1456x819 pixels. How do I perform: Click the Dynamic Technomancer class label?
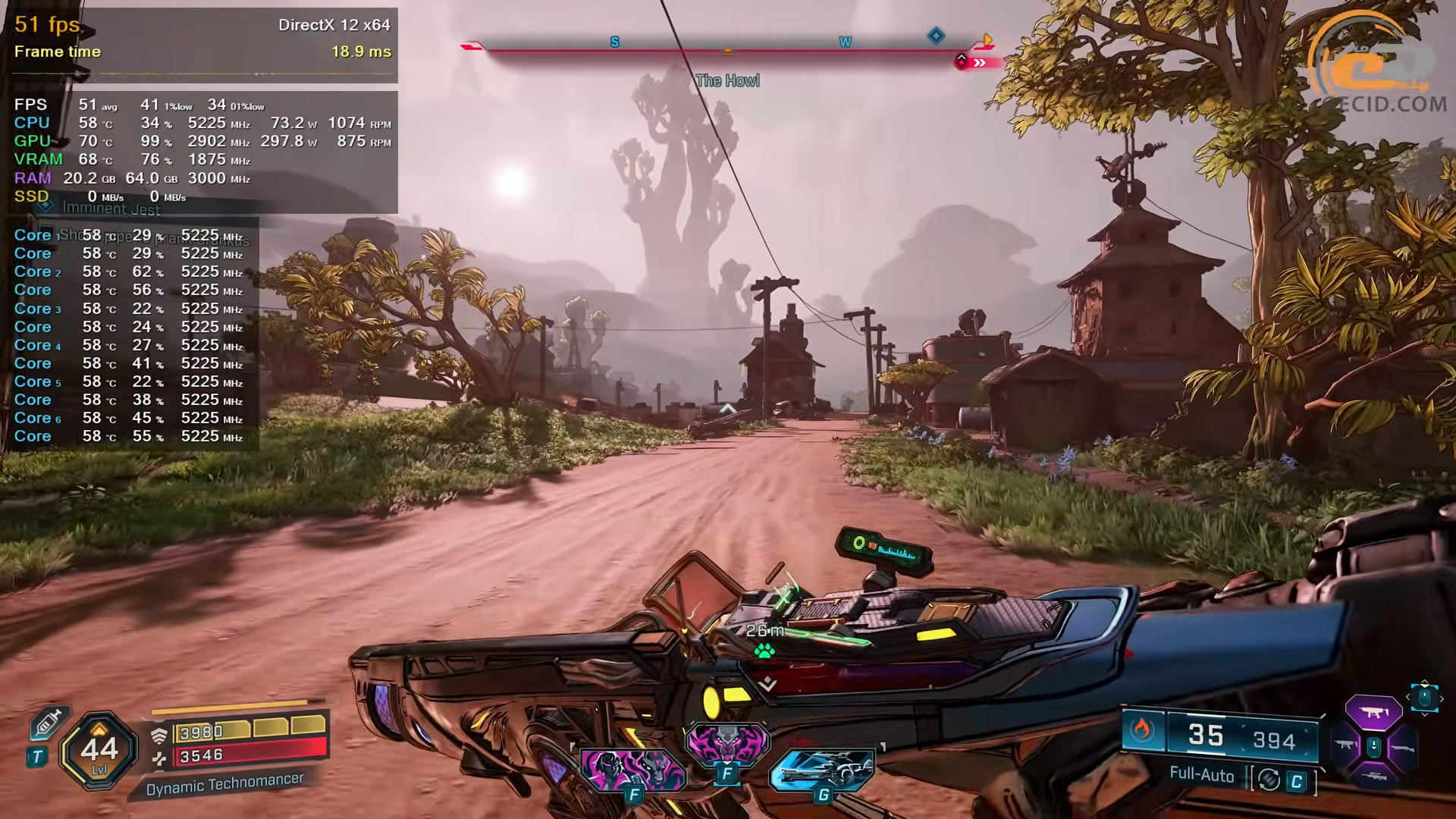(224, 783)
